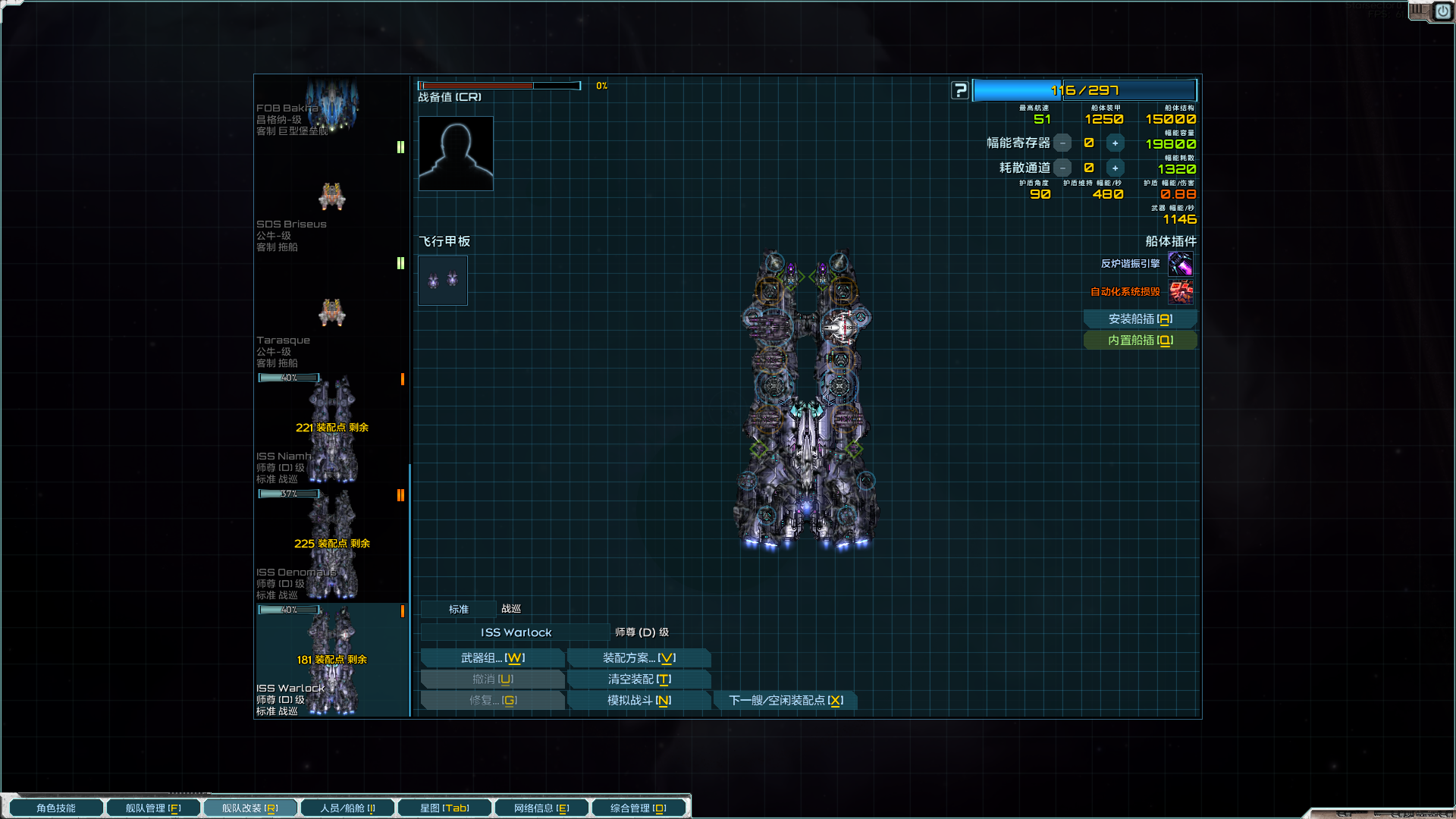Click the captain portrait silhouette
Image resolution: width=1456 pixels, height=819 pixels.
click(x=456, y=153)
